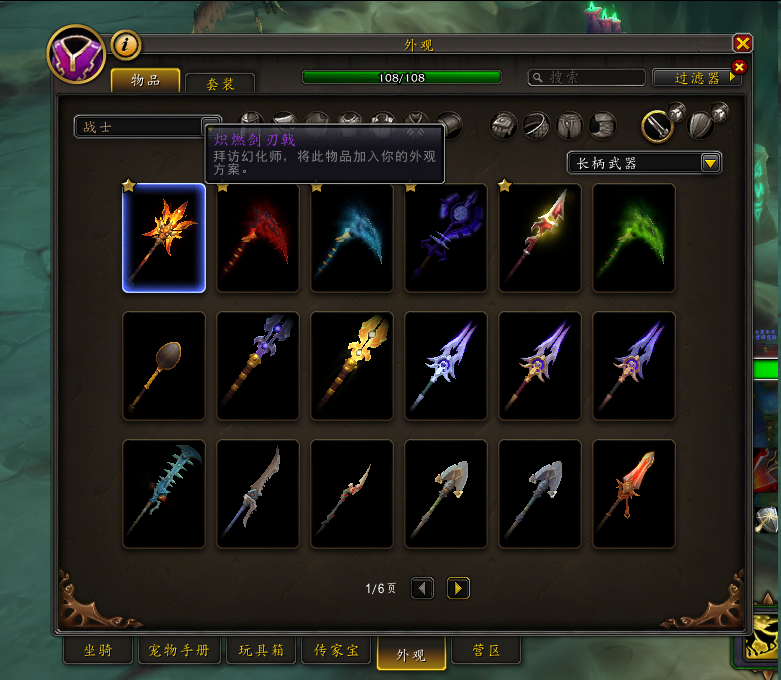This screenshot has width=781, height=680.
Task: Open the 玩具箱 toy box tab
Action: [262, 651]
